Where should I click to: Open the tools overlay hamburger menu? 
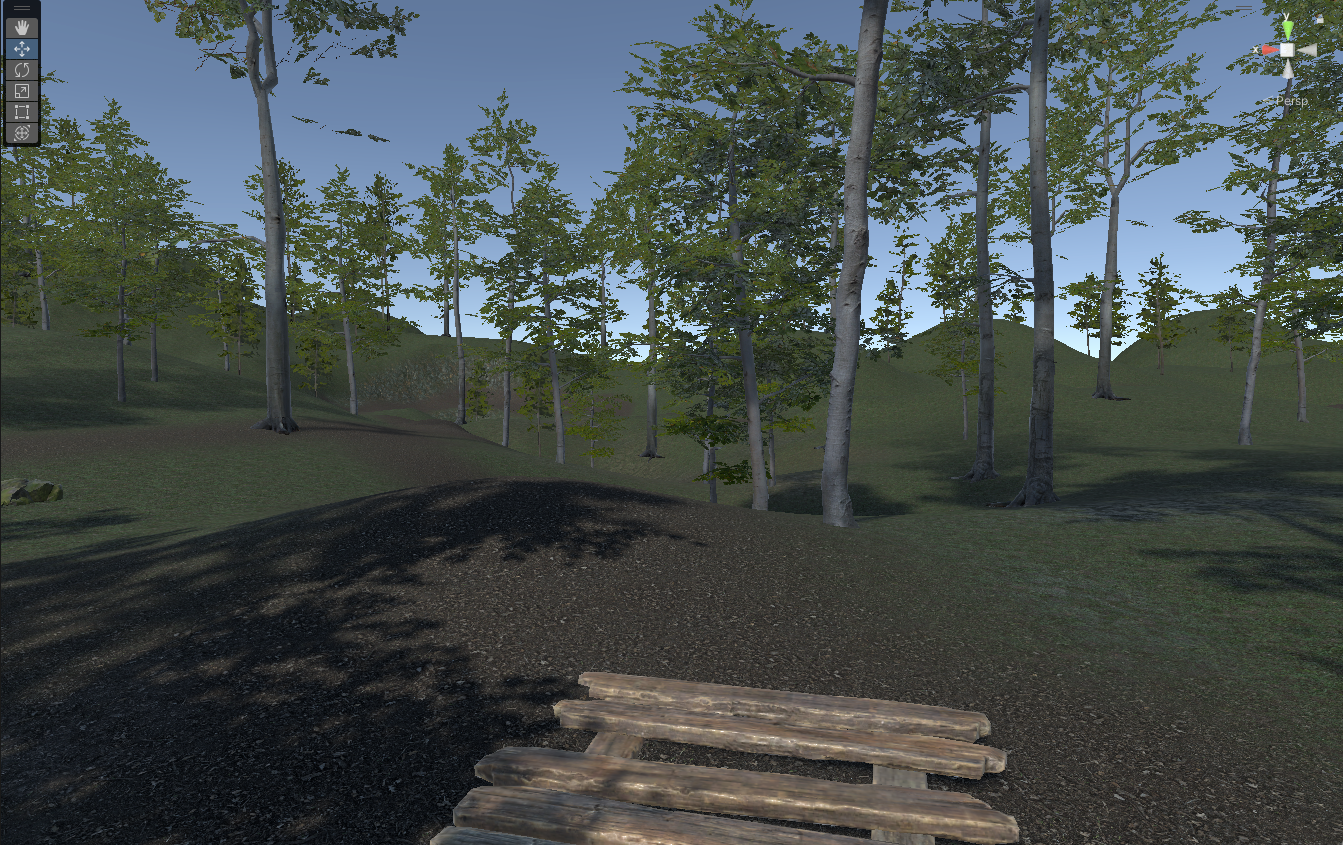pos(22,8)
